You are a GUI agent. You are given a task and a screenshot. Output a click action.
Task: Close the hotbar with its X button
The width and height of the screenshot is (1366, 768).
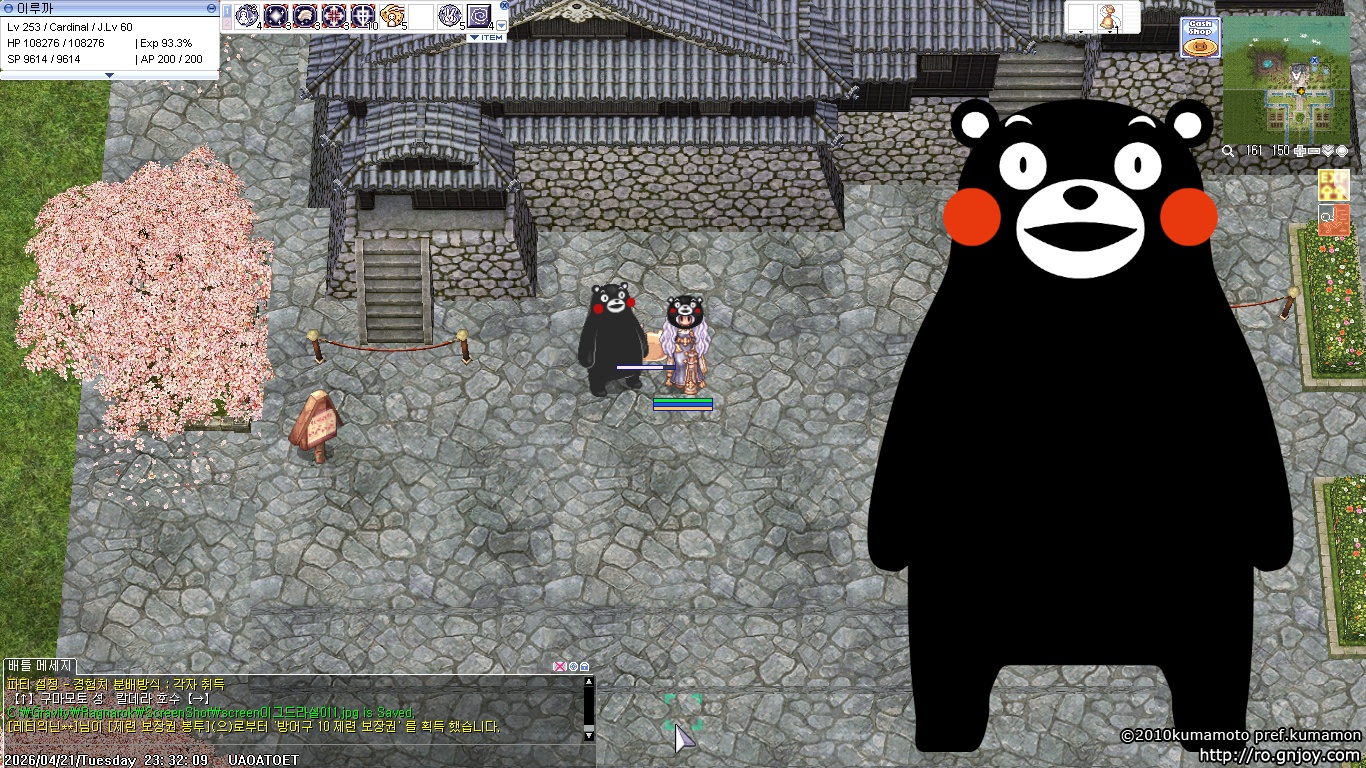pos(504,5)
